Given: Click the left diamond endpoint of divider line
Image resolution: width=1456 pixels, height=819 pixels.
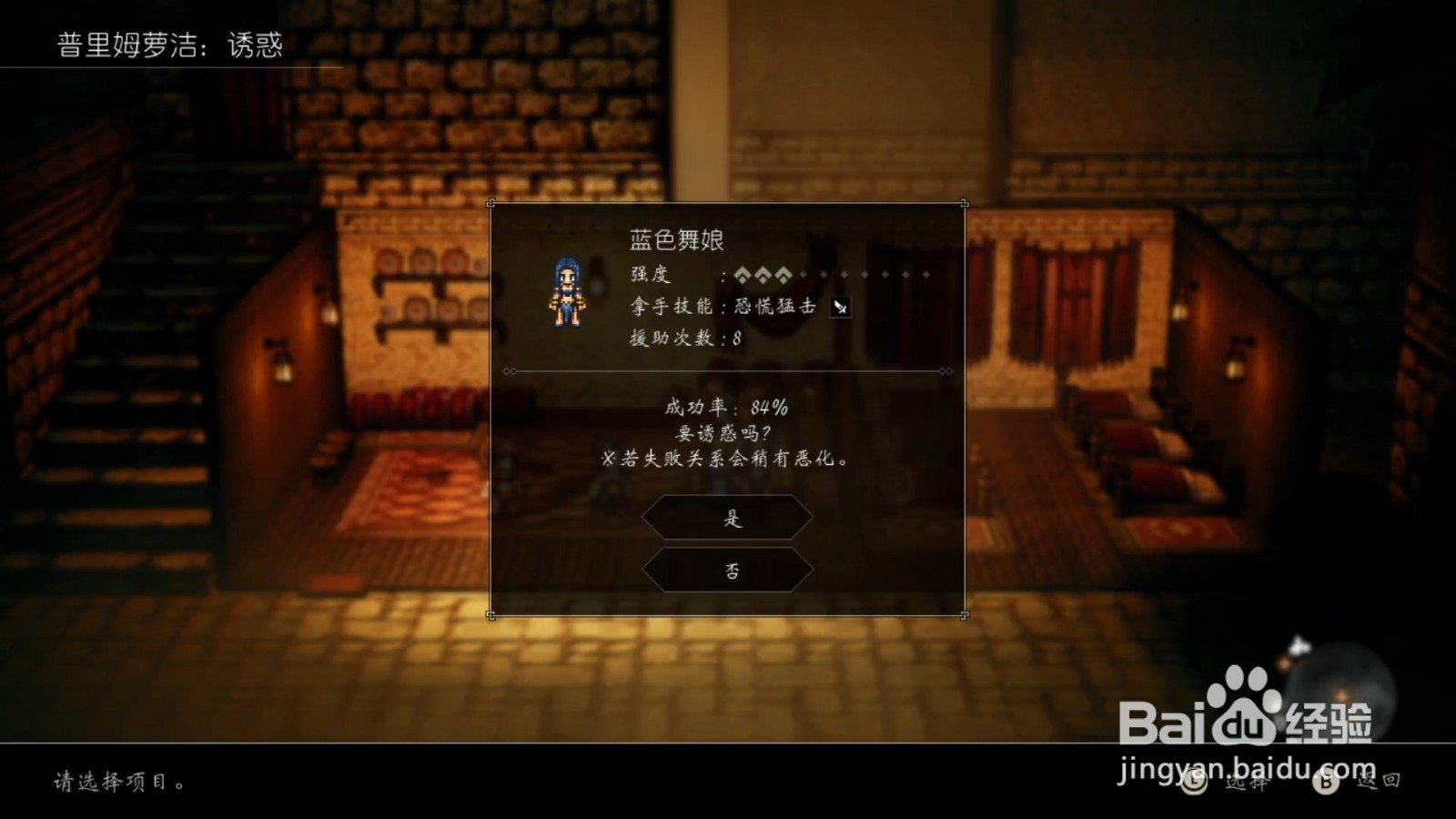Looking at the screenshot, I should (x=511, y=371).
